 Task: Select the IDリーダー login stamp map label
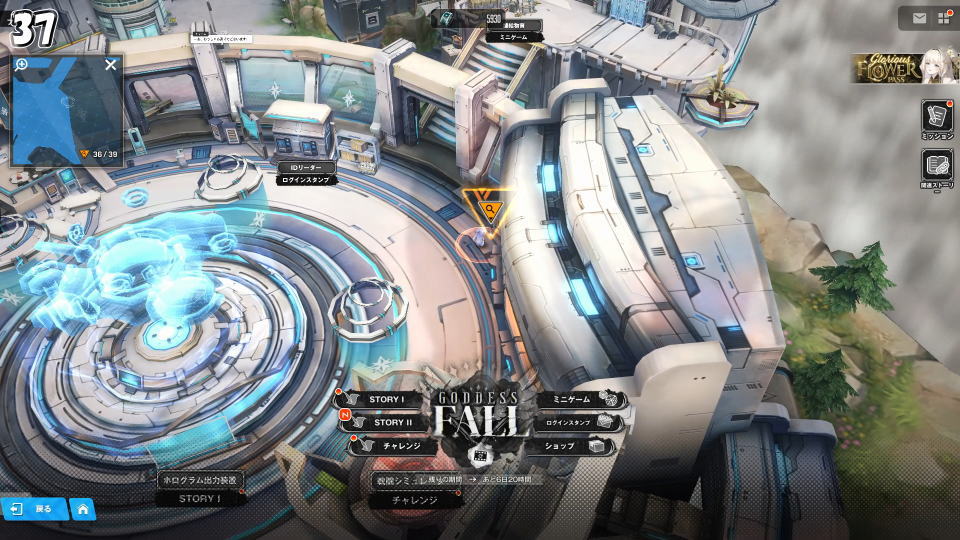306,174
